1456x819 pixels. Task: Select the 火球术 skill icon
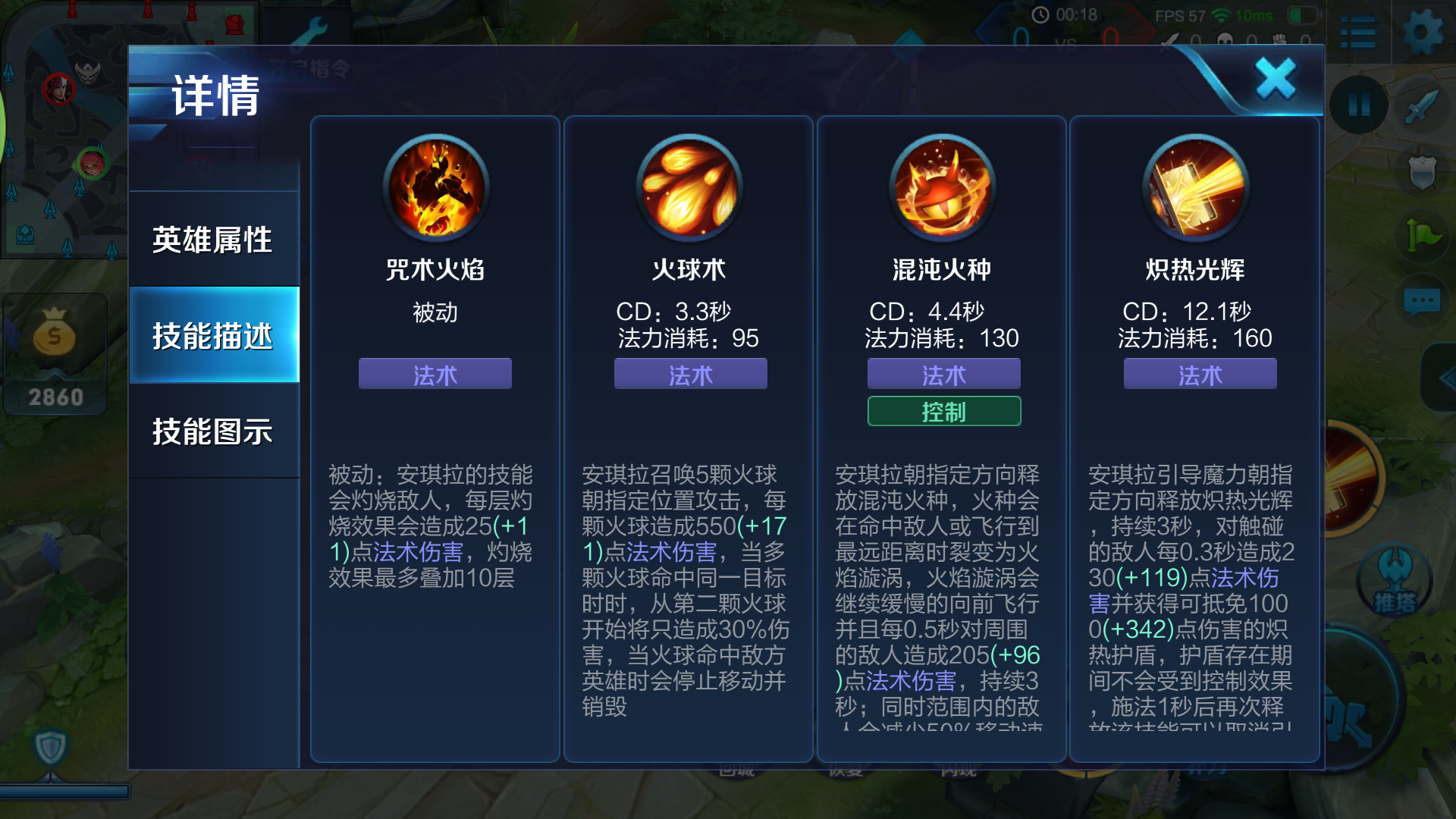pyautogui.click(x=688, y=187)
